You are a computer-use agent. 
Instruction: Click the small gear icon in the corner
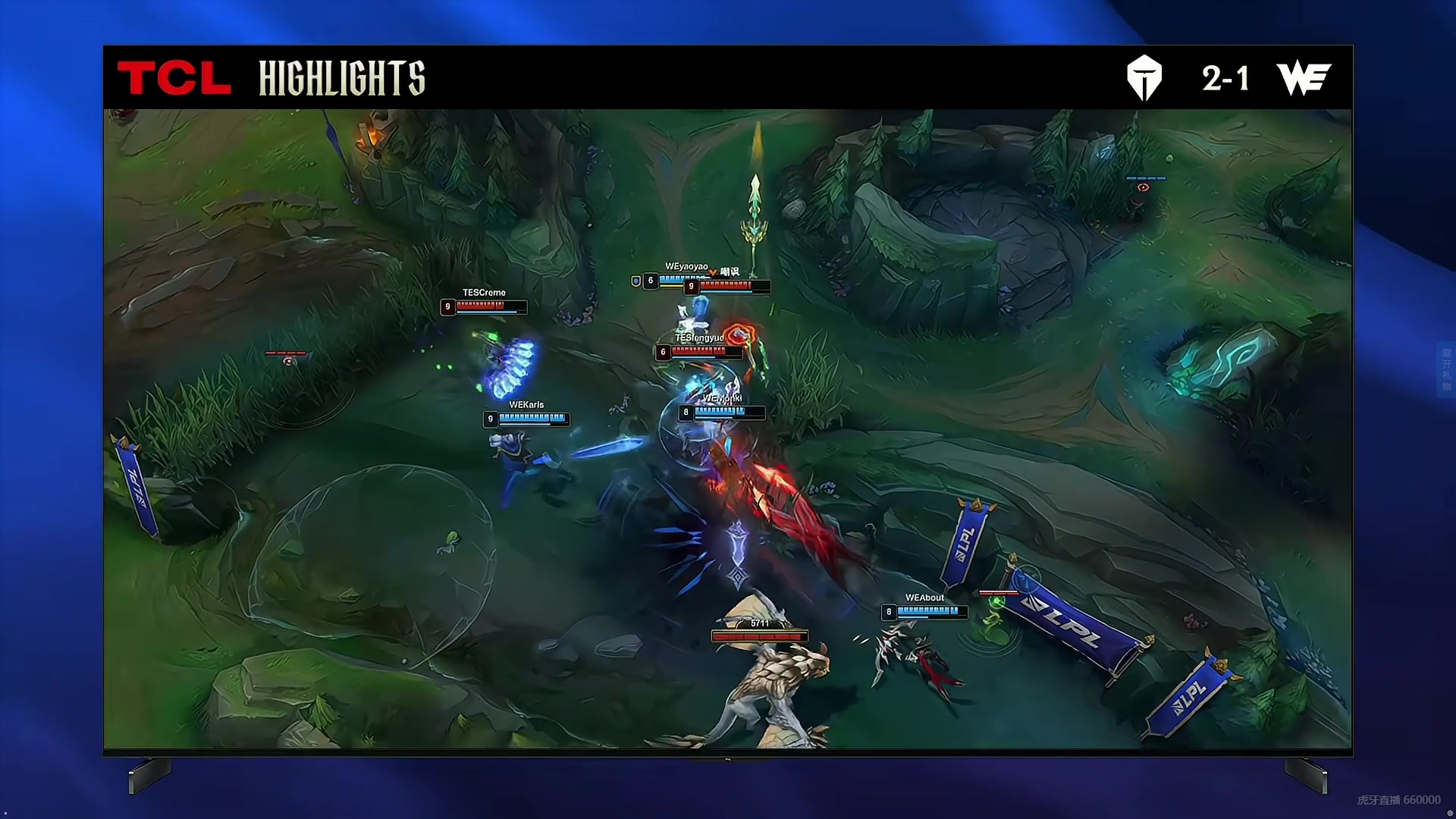[1450, 813]
